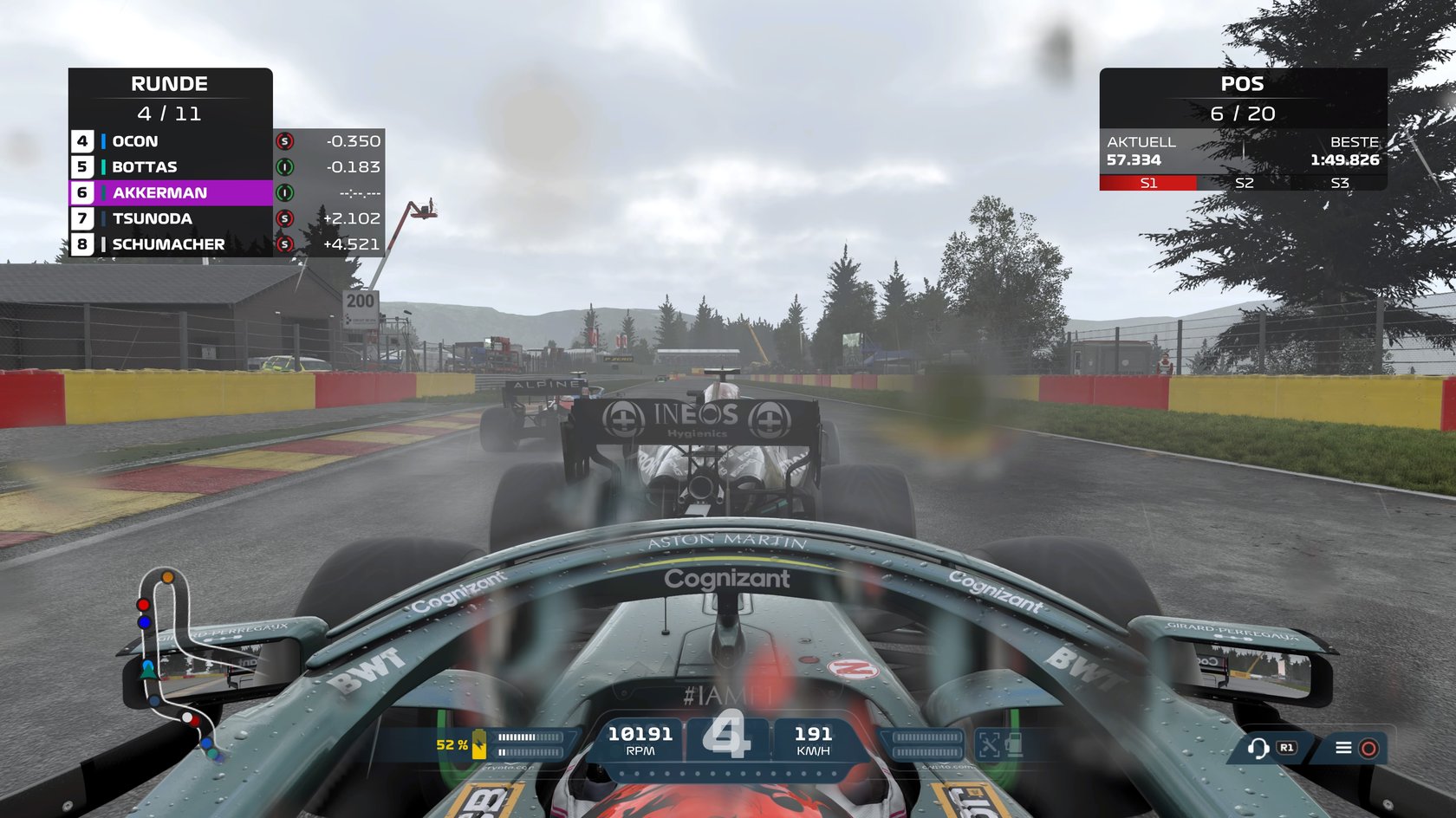The width and height of the screenshot is (1456, 818).
Task: Select Ocon's row in the standings
Action: pyautogui.click(x=170, y=141)
